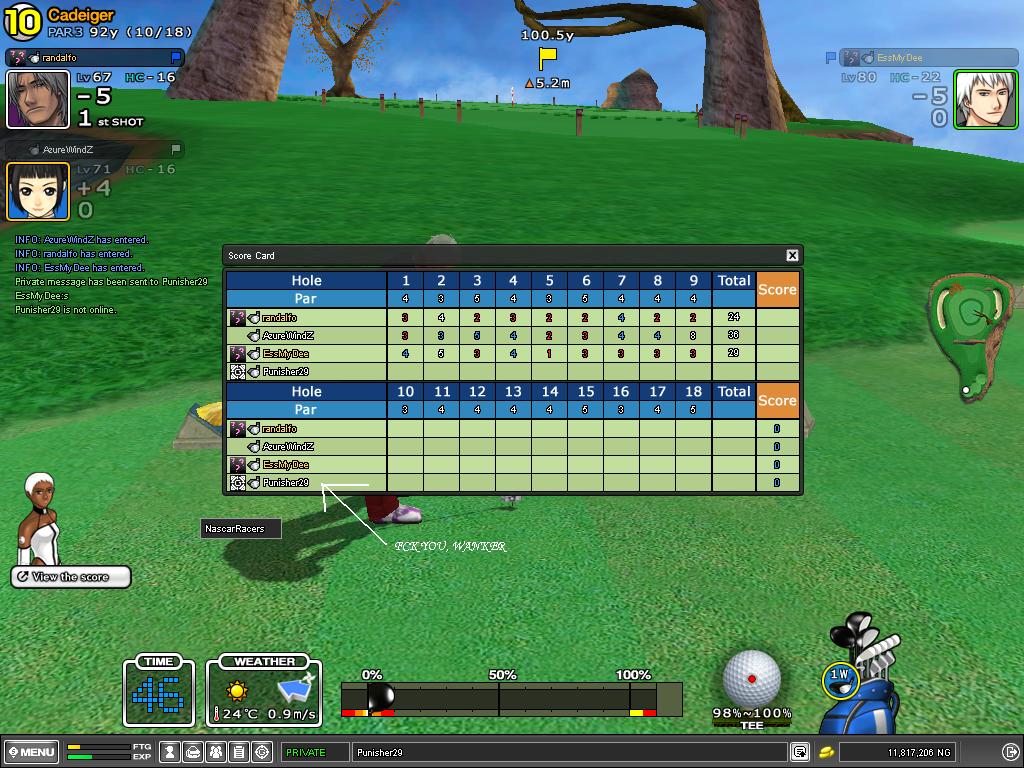Click the group-of-people icon in toolbar

click(217, 752)
